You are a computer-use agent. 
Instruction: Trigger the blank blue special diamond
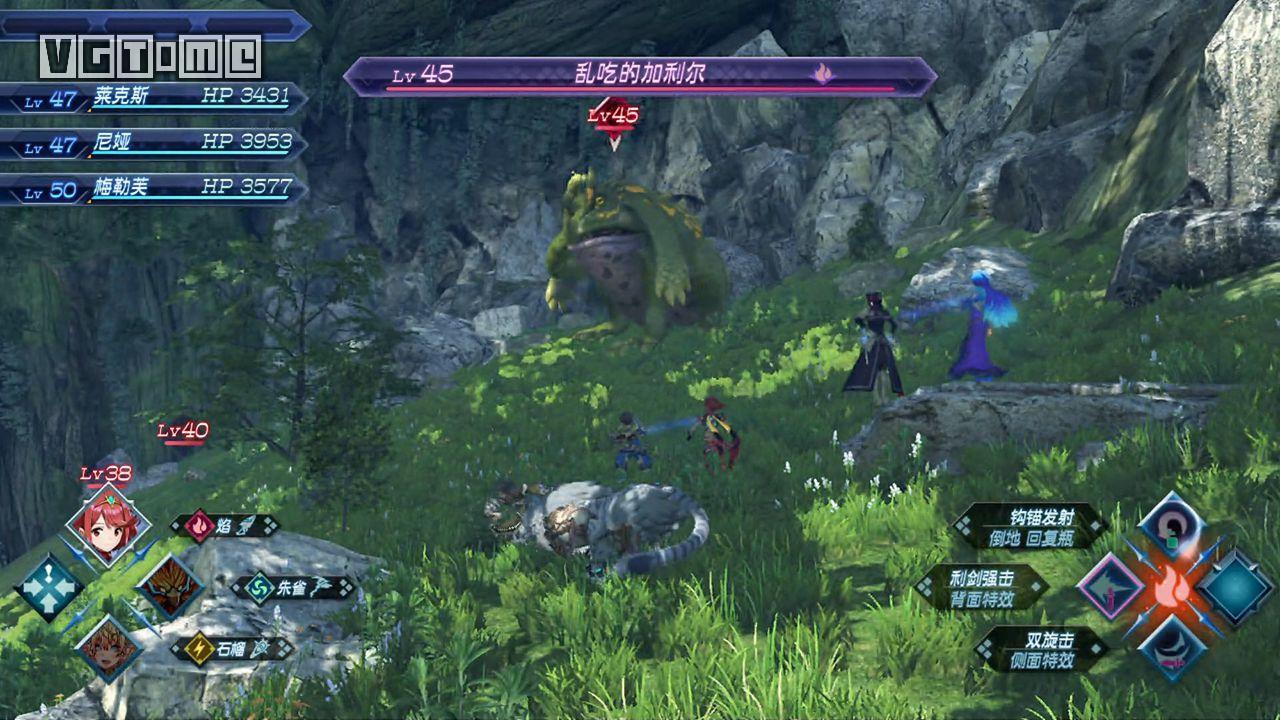1235,587
